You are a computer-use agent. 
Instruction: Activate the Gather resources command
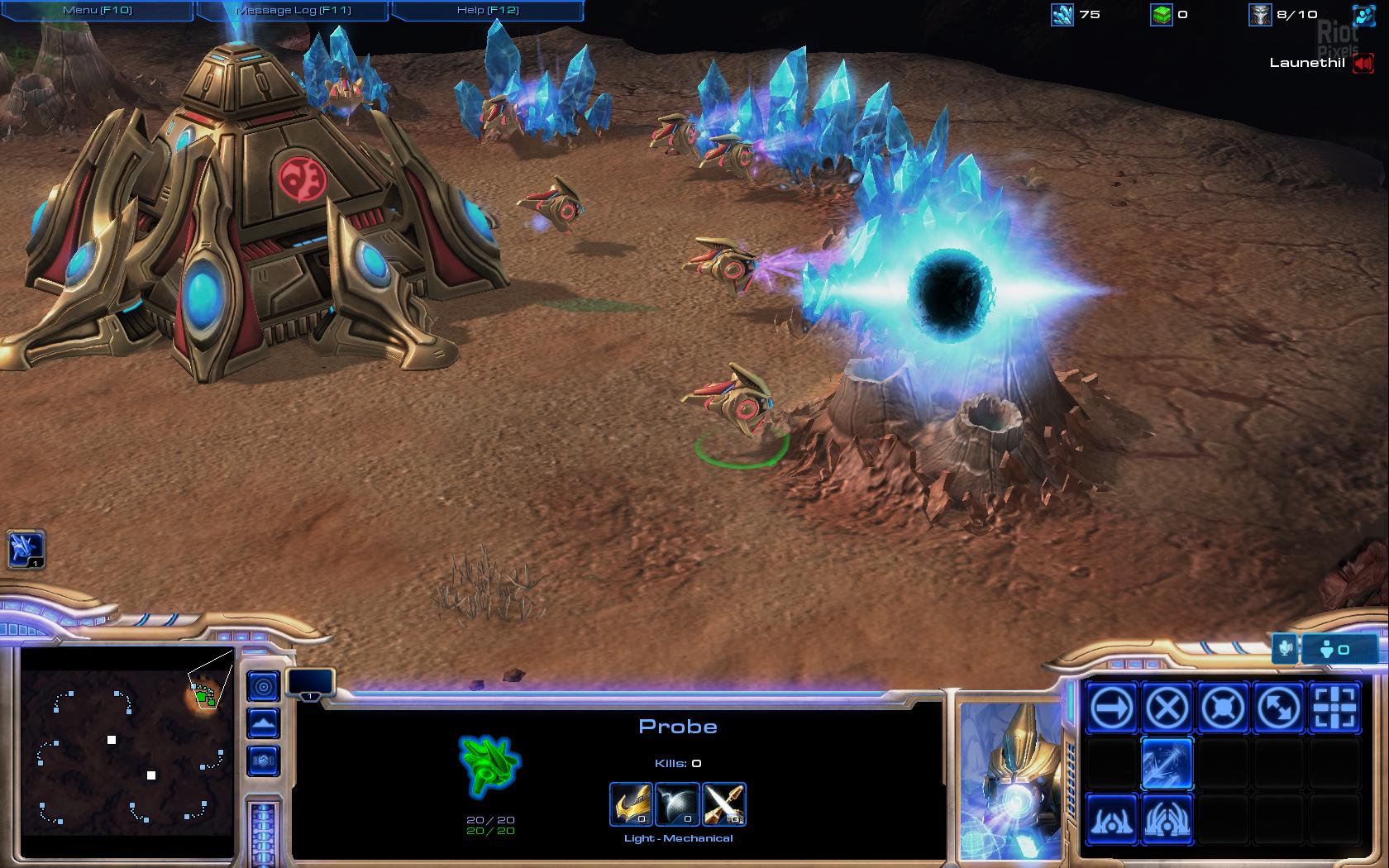[1167, 763]
